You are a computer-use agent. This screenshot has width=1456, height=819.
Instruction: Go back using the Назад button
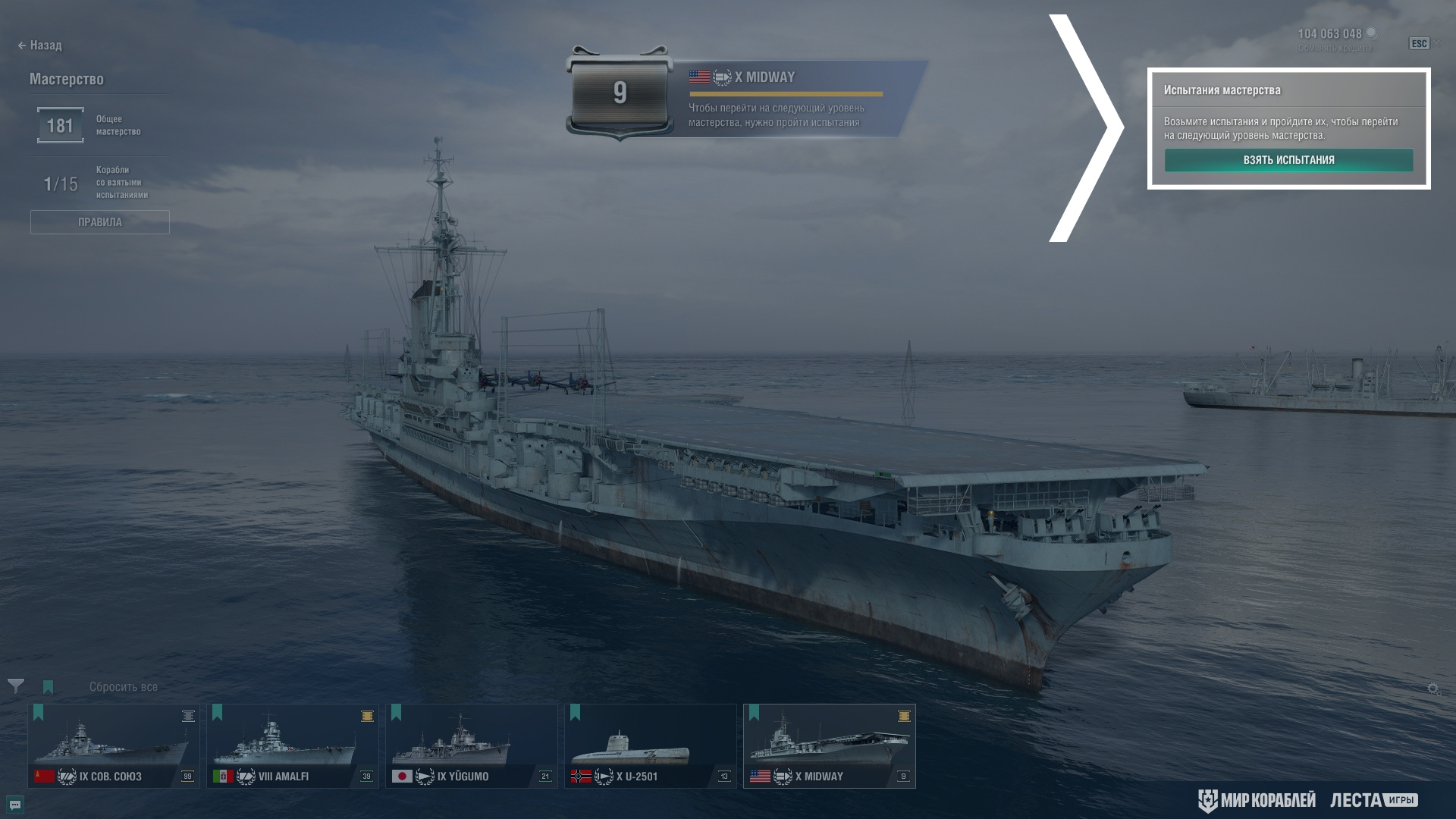(x=40, y=45)
